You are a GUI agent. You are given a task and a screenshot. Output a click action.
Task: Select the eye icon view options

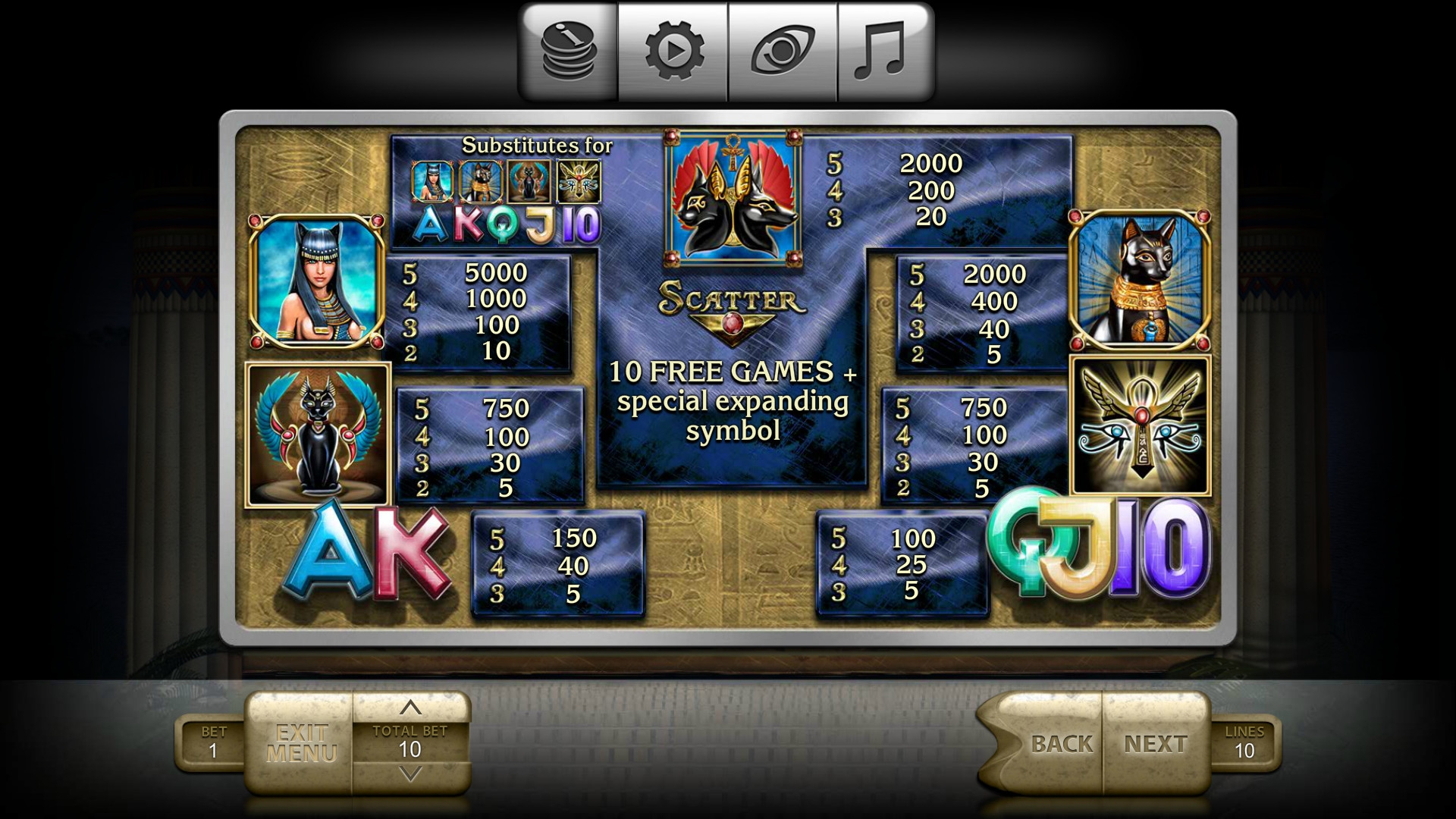point(783,52)
